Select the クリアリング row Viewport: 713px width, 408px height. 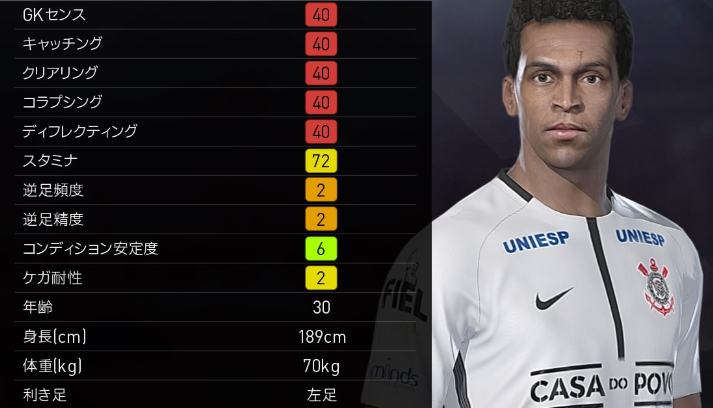215,73
